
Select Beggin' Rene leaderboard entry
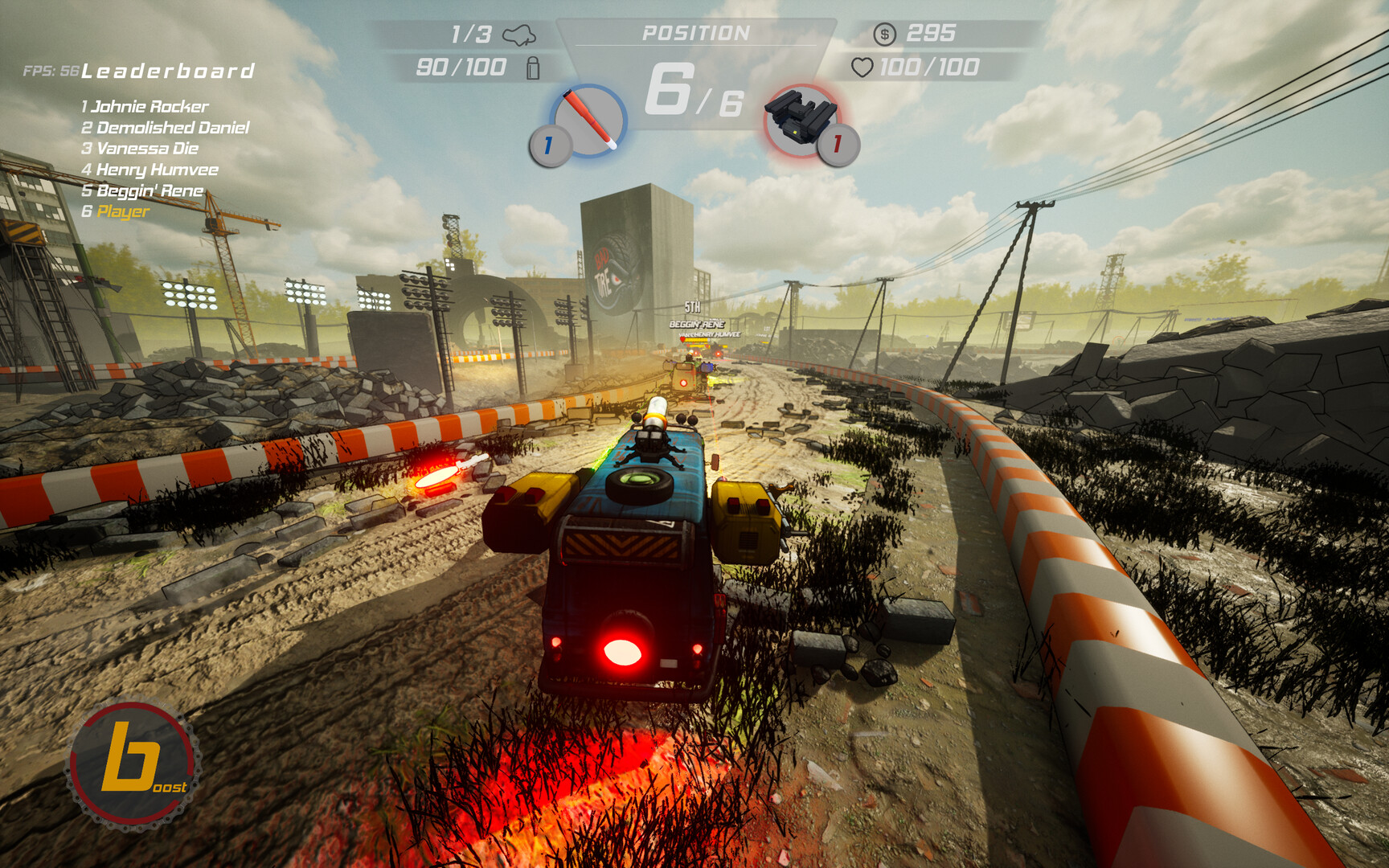pos(142,190)
